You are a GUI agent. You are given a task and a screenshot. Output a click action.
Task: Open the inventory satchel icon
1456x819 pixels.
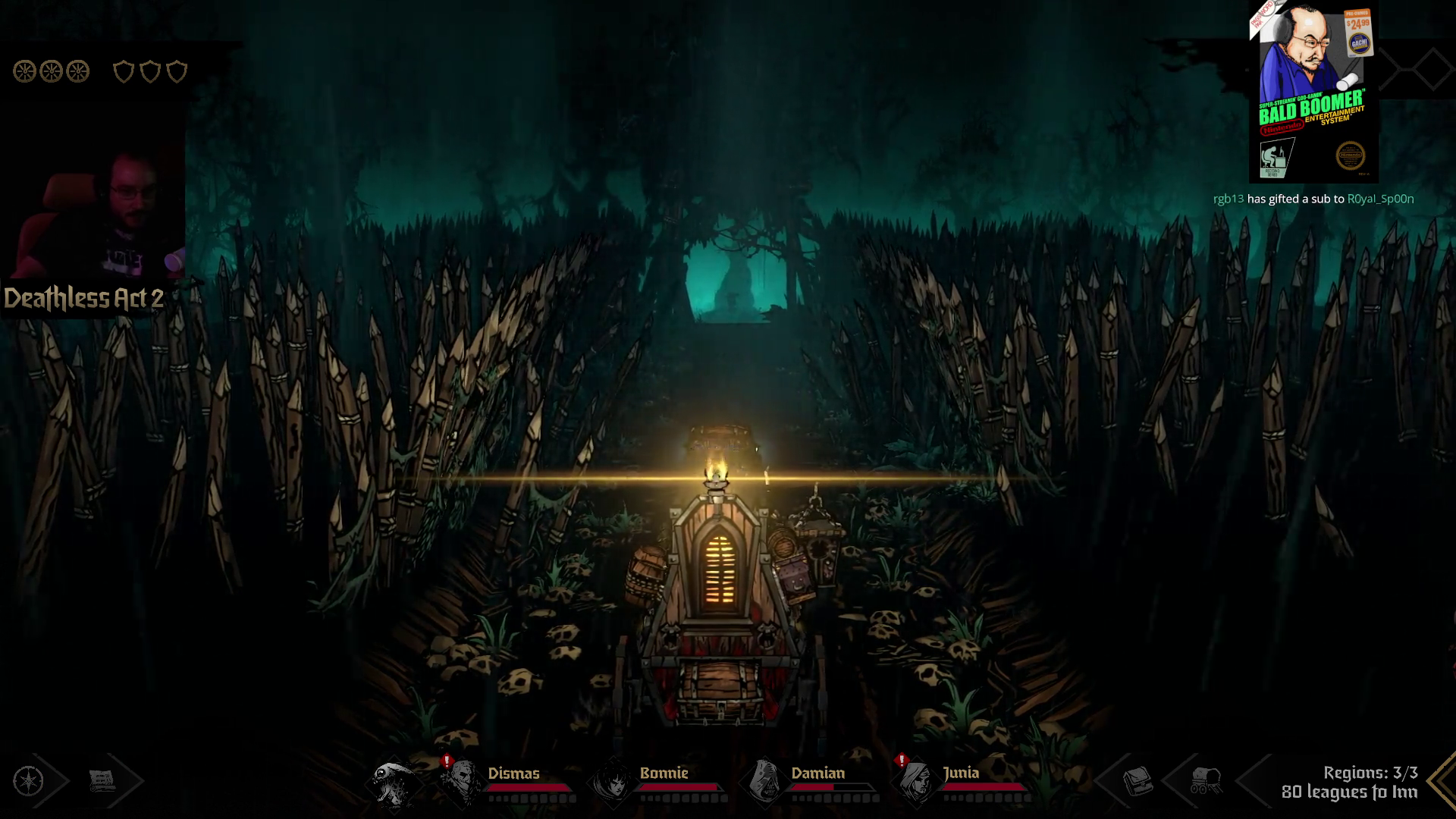[1137, 780]
